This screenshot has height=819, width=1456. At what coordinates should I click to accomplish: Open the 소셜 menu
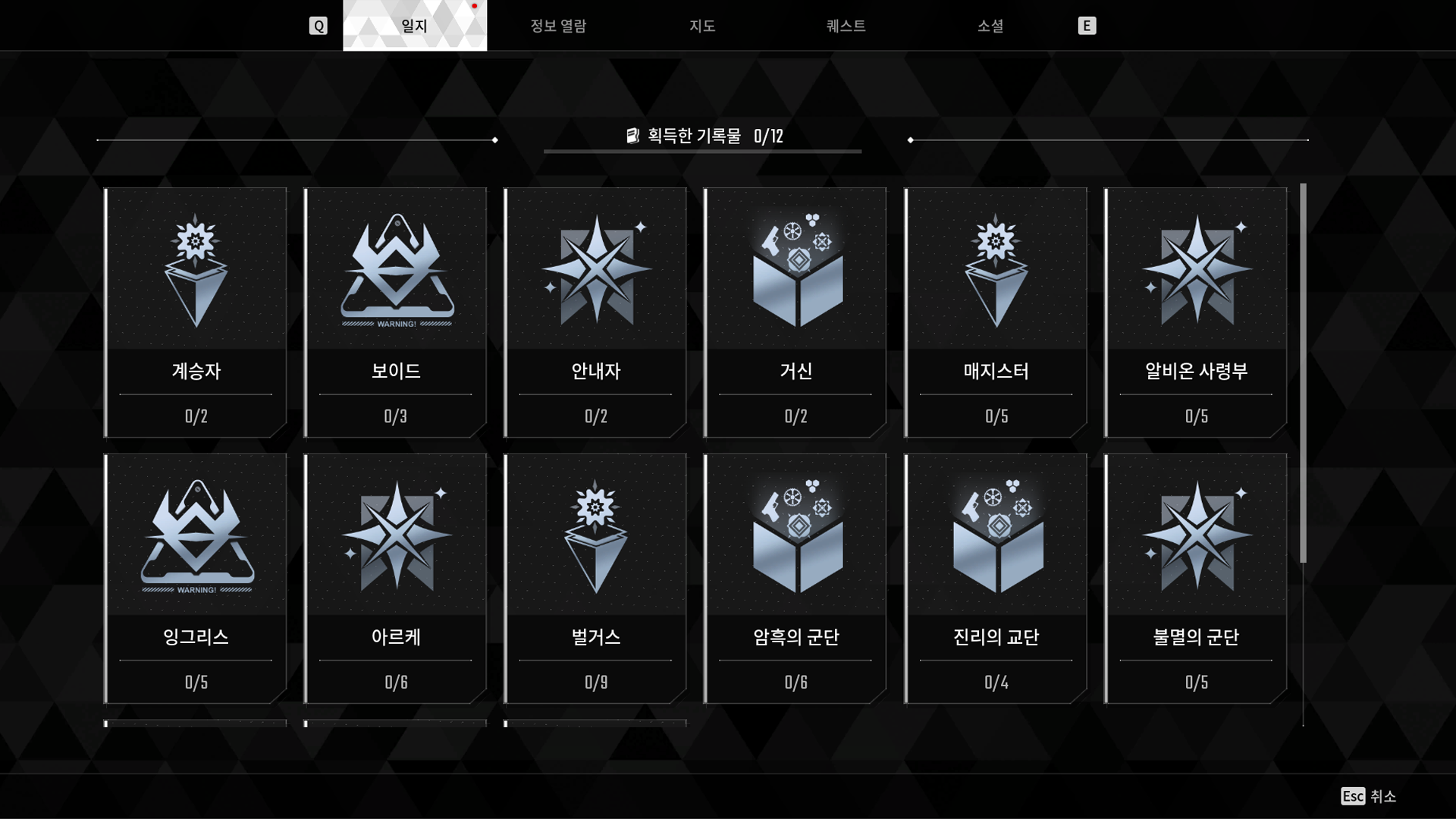990,25
